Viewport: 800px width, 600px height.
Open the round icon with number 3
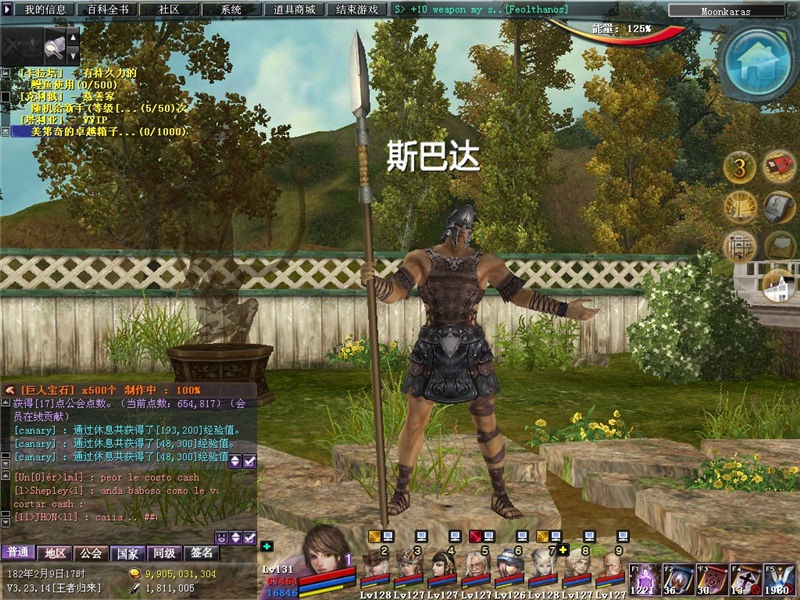[x=739, y=167]
